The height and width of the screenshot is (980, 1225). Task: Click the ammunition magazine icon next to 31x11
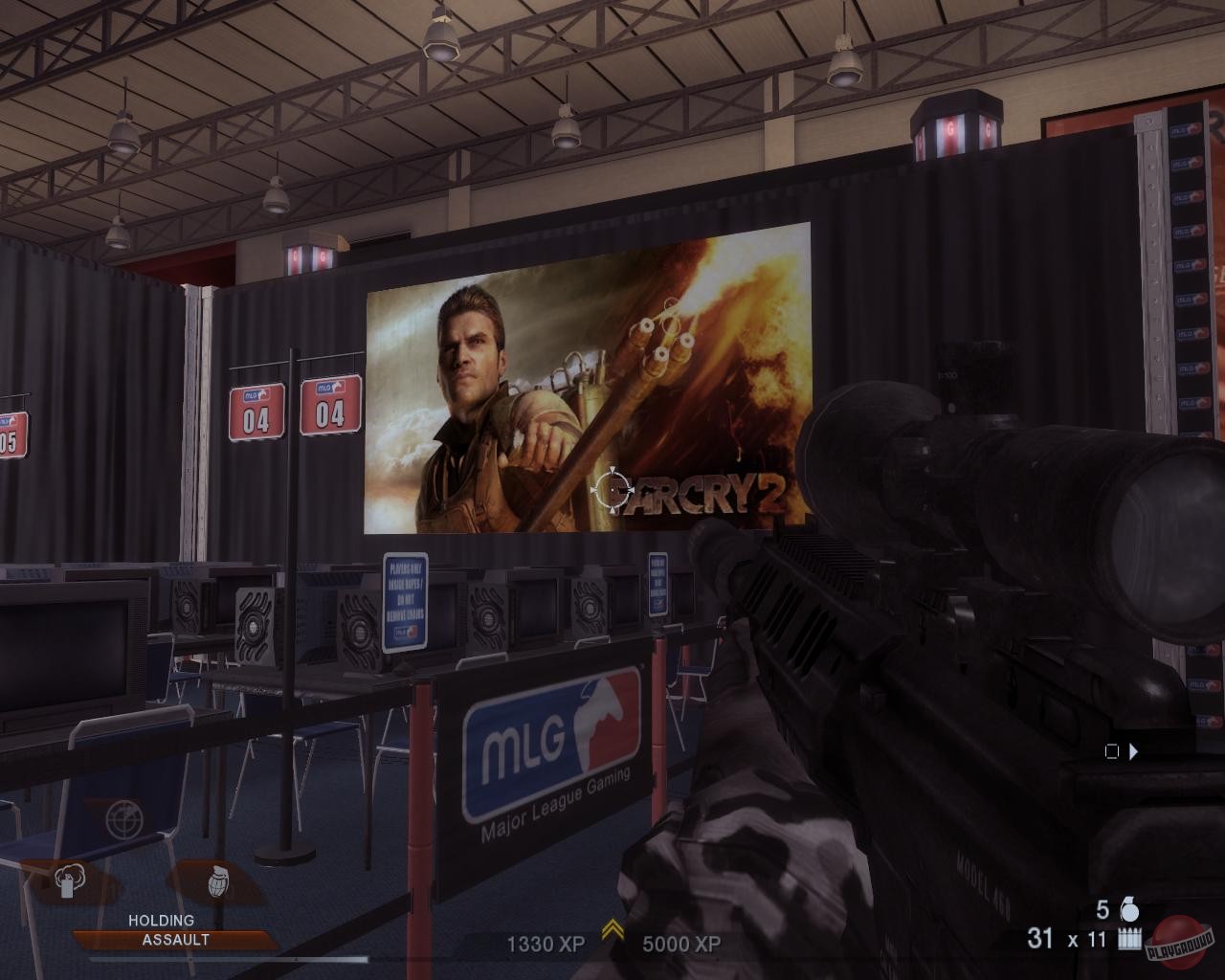[1128, 939]
